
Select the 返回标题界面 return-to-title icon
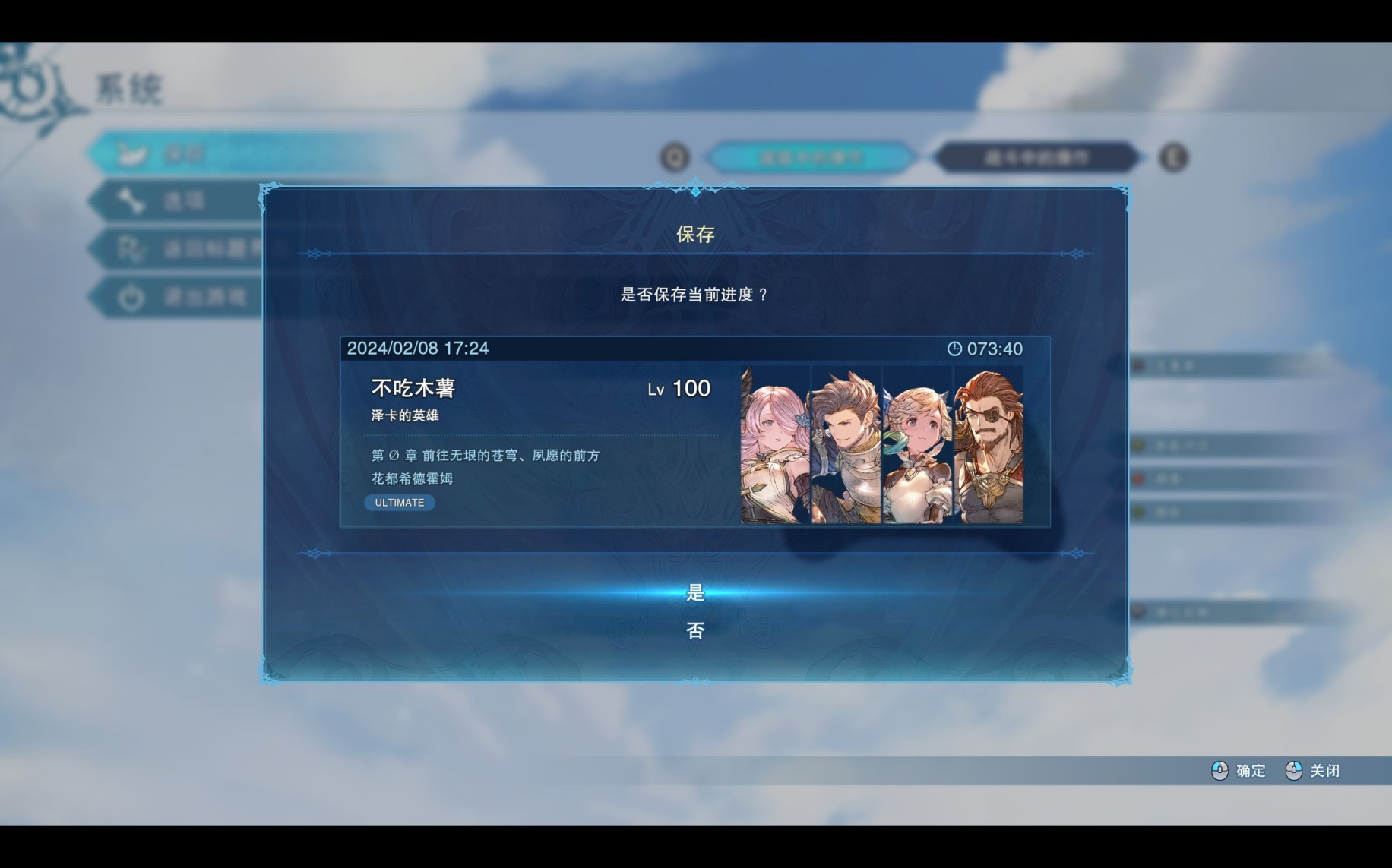132,248
